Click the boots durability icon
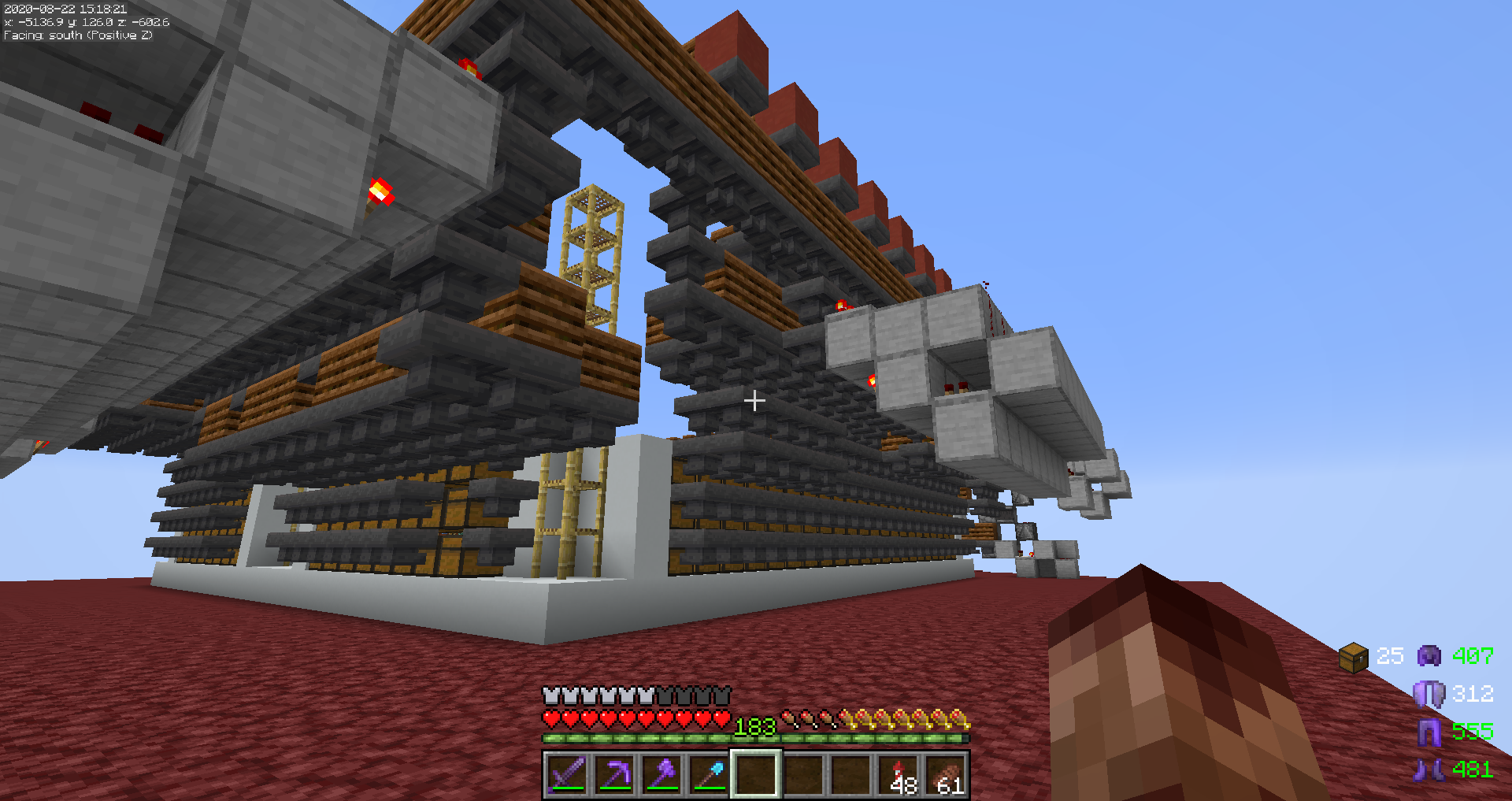This screenshot has width=1512, height=801. pyautogui.click(x=1429, y=769)
